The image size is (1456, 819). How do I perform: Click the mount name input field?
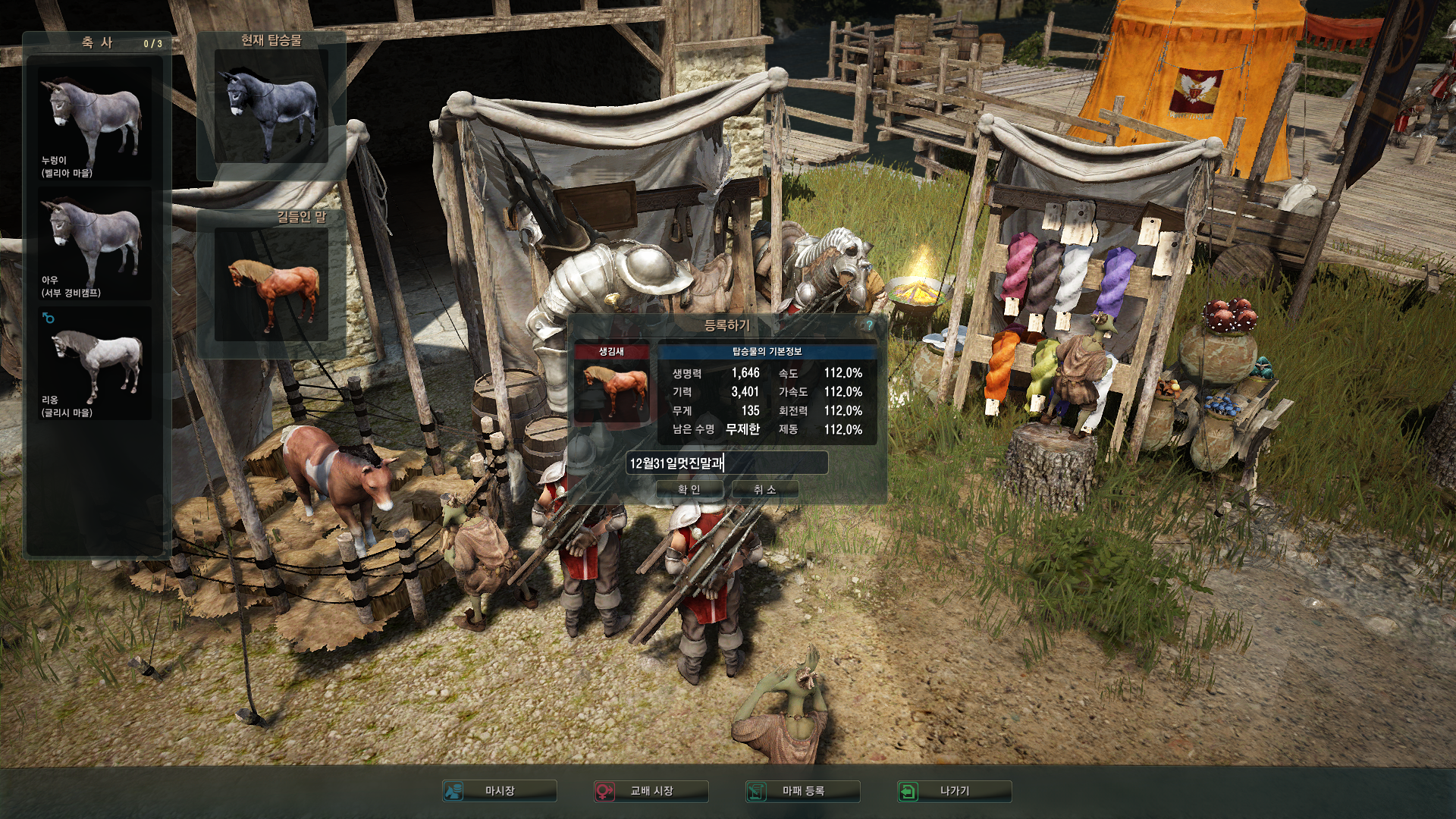[726, 463]
